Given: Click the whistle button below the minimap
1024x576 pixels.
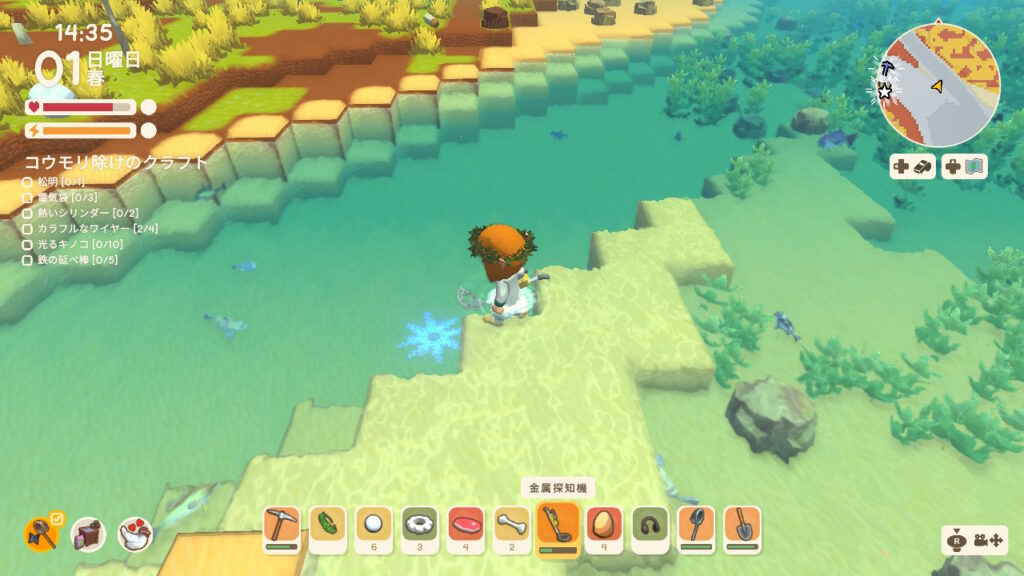Looking at the screenshot, I should tap(913, 167).
